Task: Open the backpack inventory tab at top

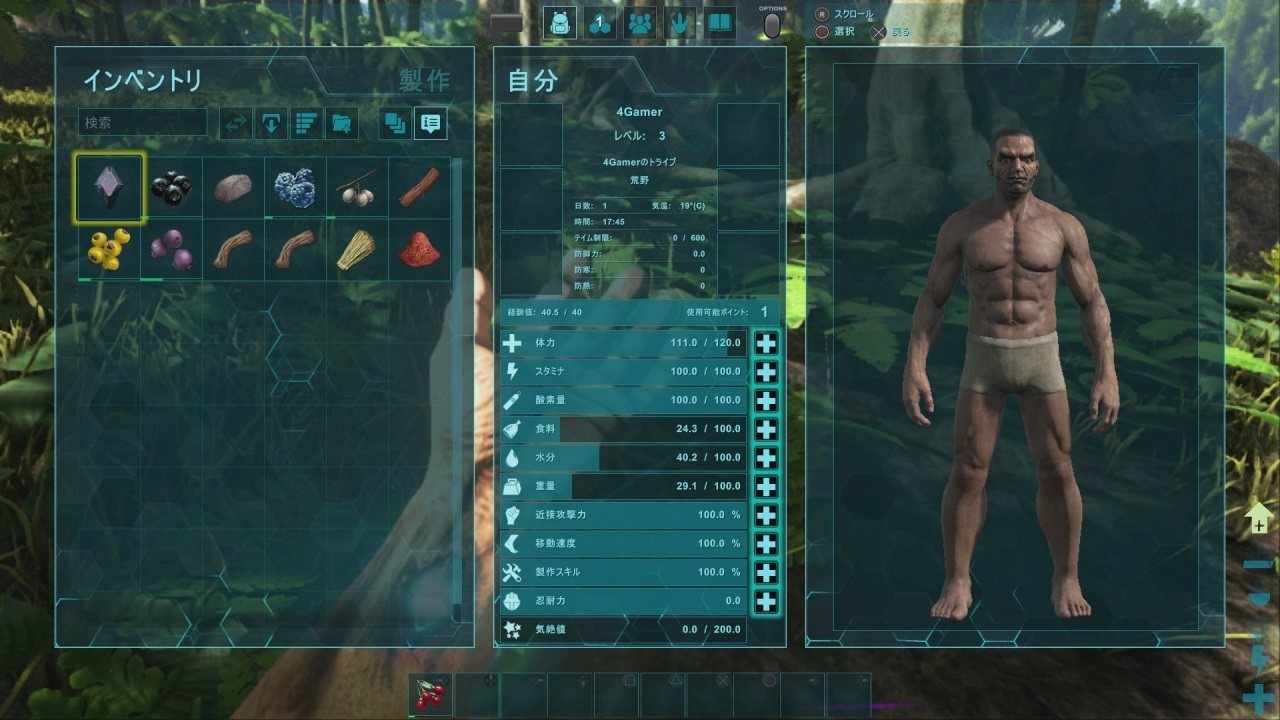Action: click(x=560, y=22)
